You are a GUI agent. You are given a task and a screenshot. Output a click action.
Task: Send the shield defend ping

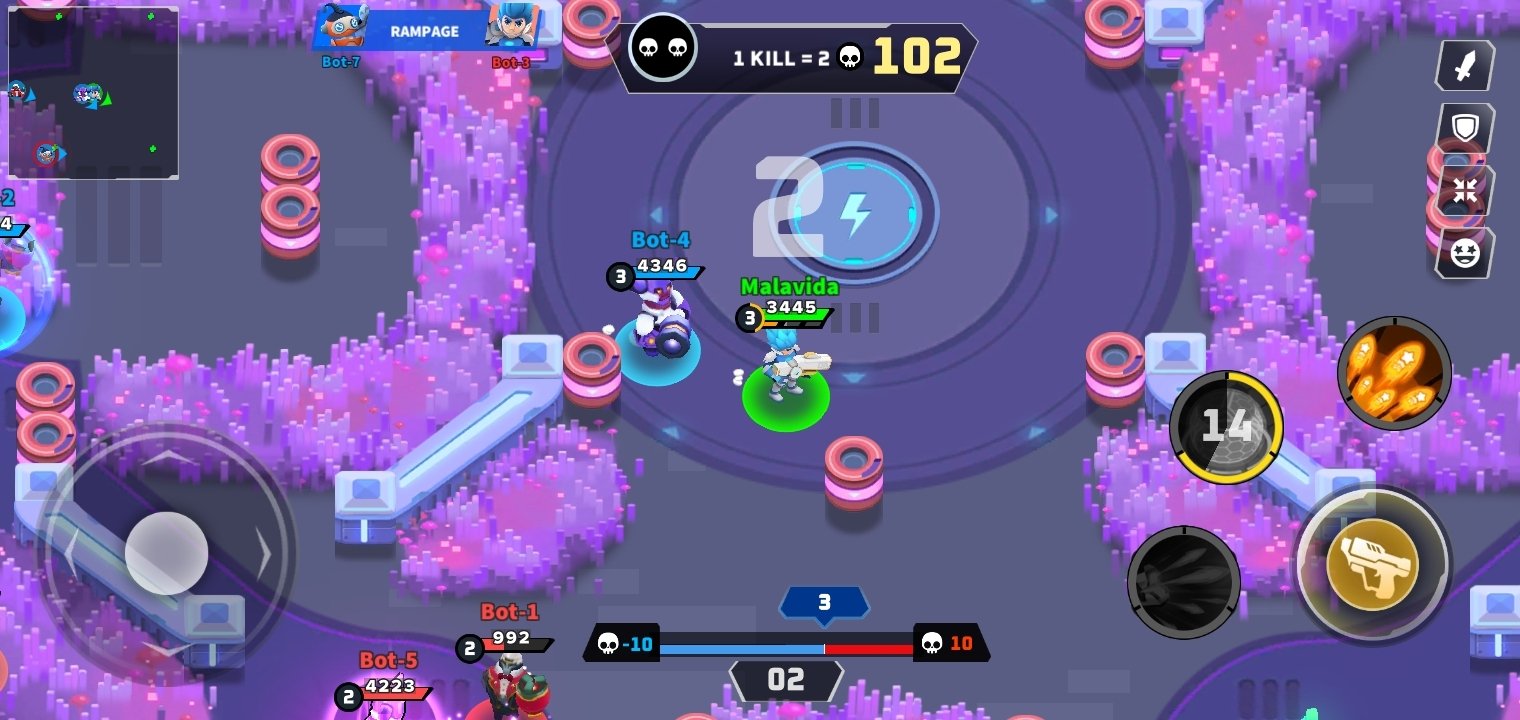[x=1463, y=128]
